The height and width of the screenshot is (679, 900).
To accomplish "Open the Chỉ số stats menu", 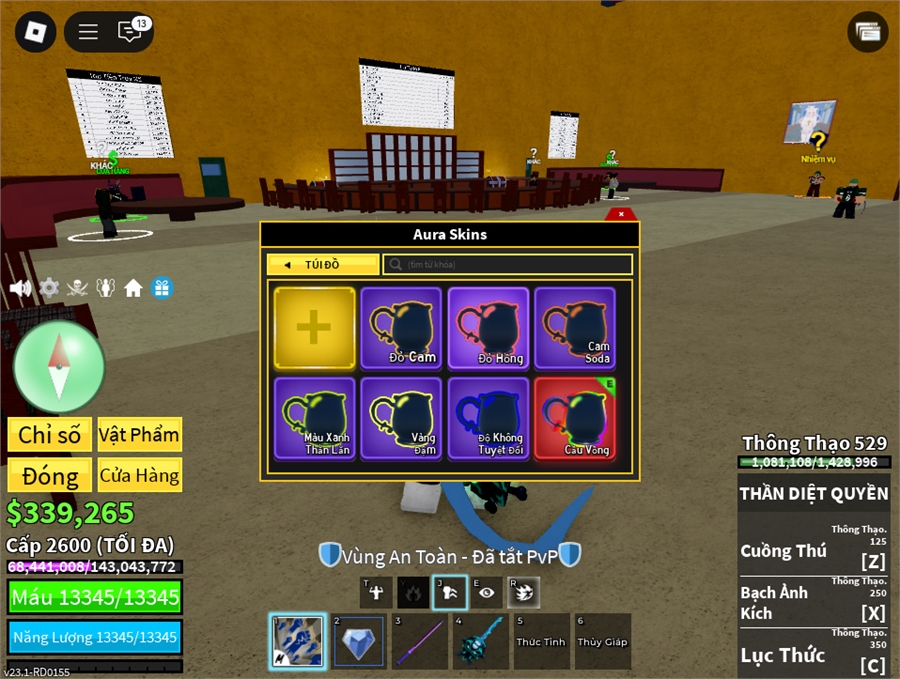I will [x=50, y=435].
